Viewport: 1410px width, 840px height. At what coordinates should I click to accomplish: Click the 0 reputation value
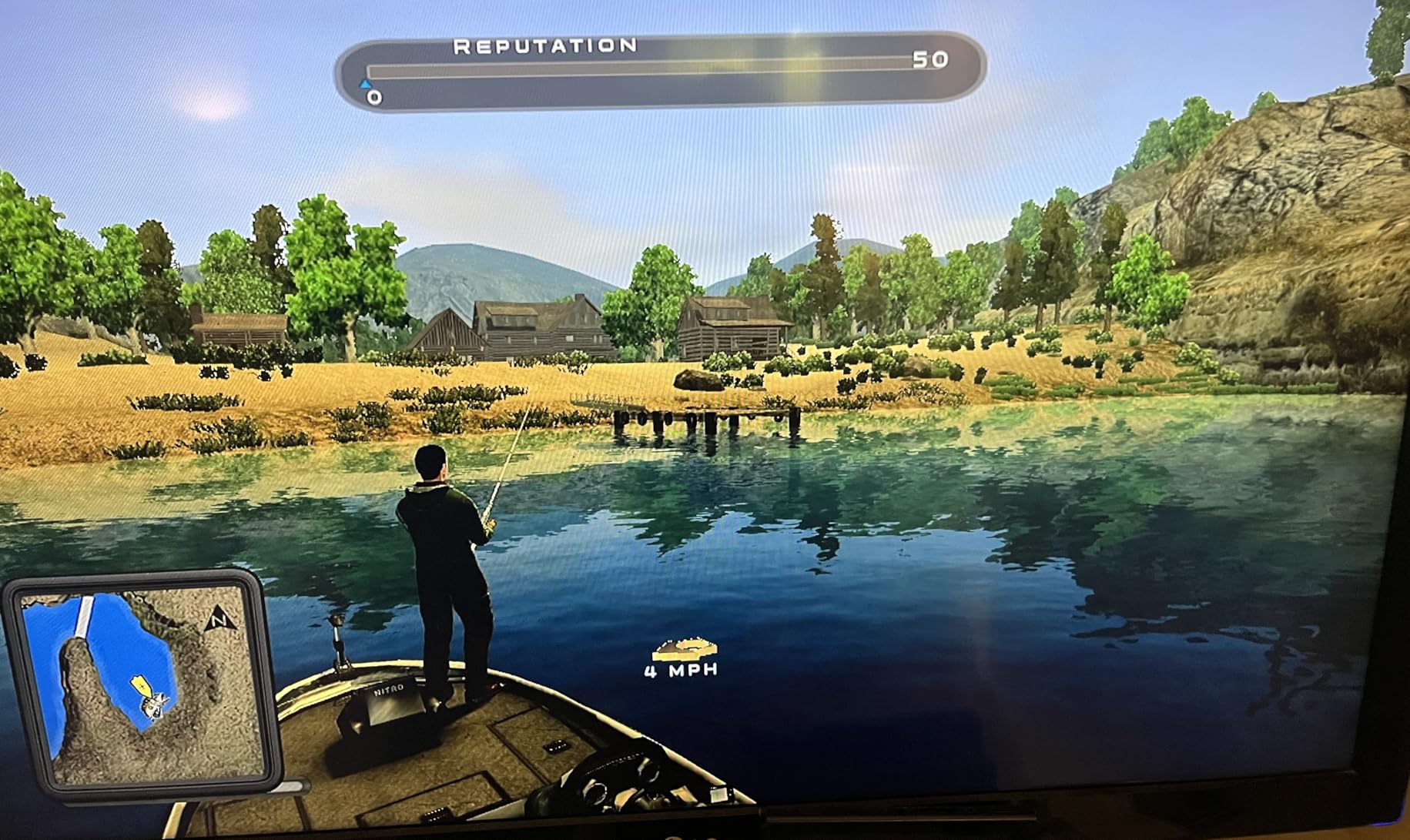[x=373, y=97]
